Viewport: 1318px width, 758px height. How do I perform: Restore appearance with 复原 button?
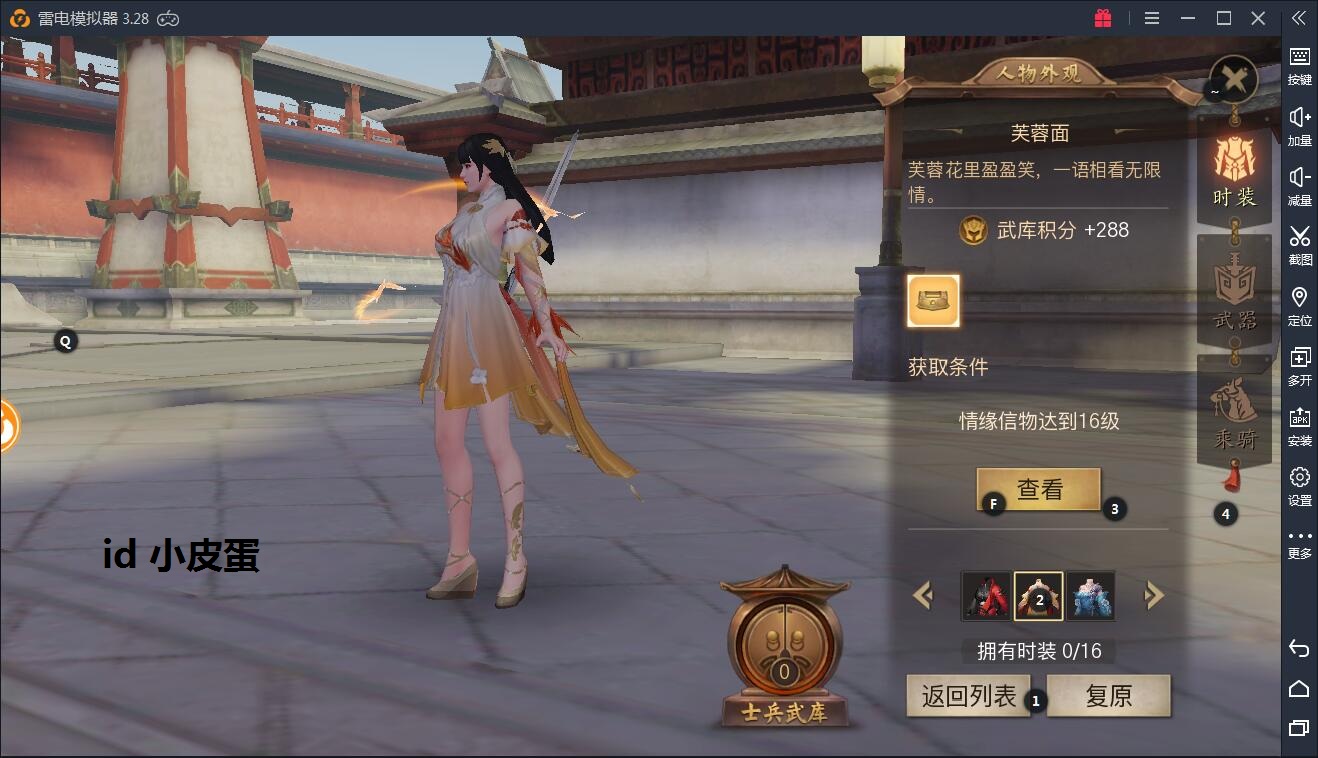1108,696
